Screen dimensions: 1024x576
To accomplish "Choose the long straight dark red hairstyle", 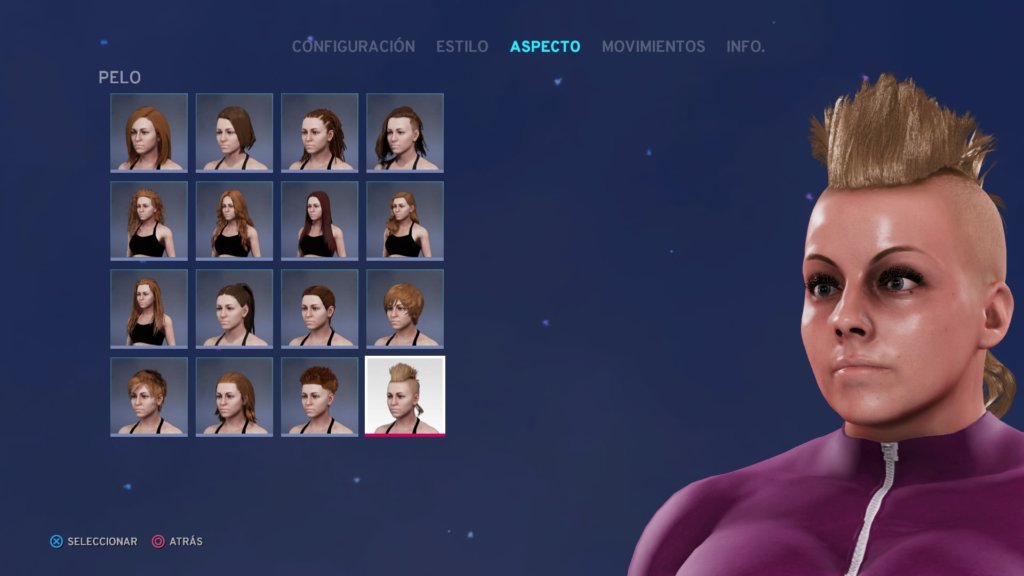I will [320, 220].
